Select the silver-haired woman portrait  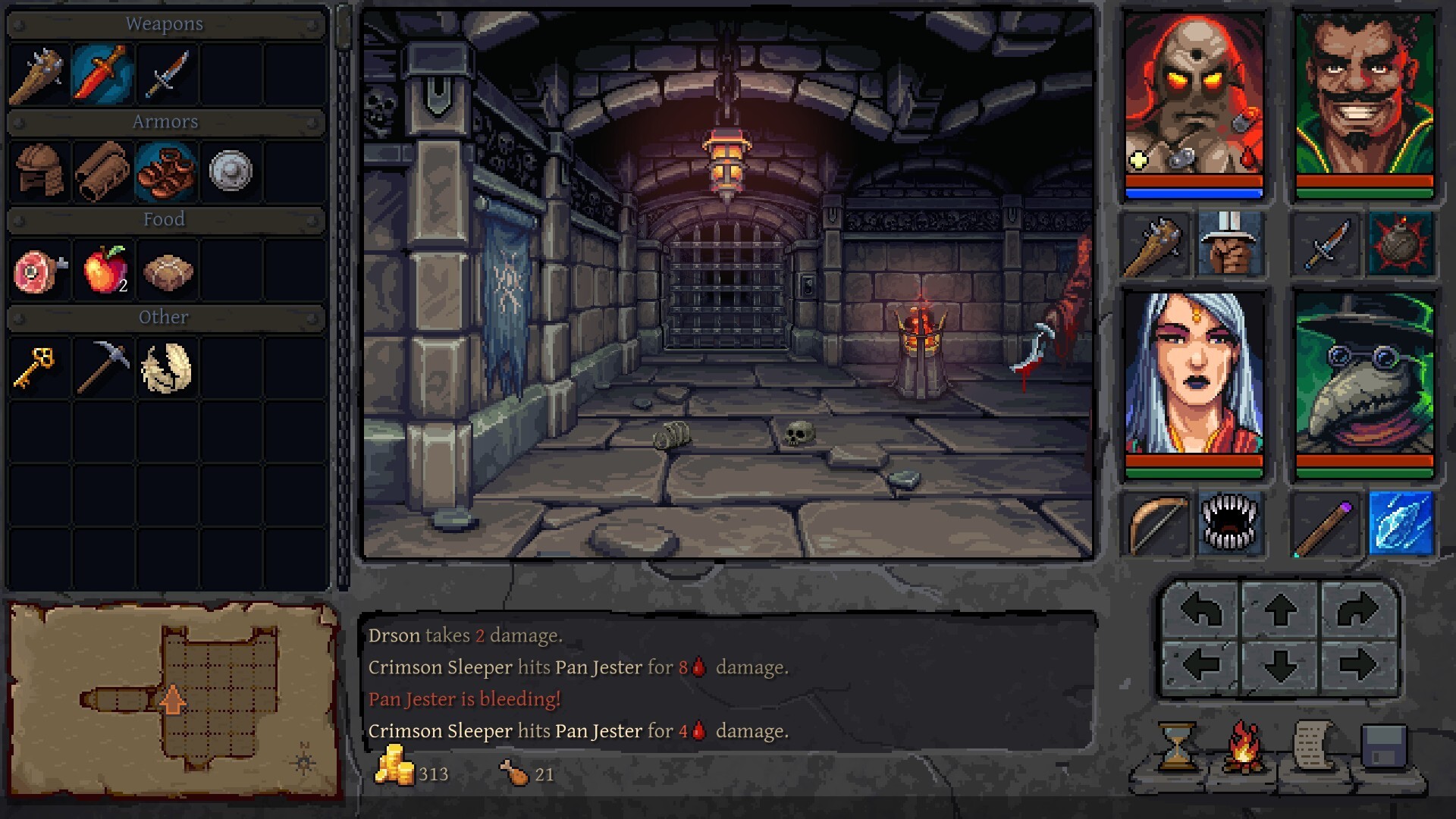[1194, 377]
